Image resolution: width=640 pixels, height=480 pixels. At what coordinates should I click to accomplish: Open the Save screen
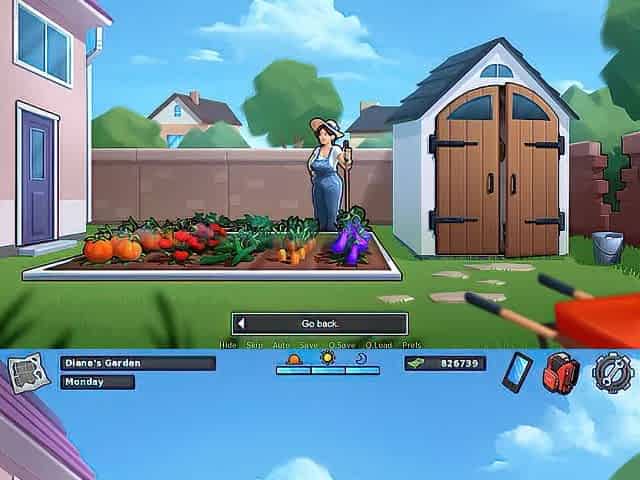[x=309, y=345]
